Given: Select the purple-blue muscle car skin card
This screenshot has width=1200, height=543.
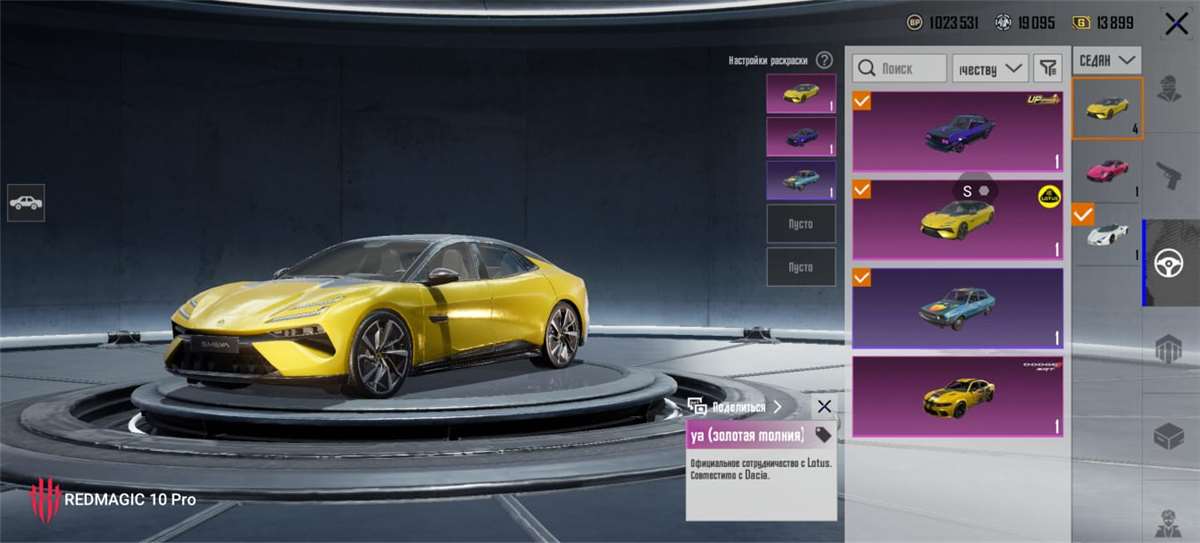Looking at the screenshot, I should (957, 131).
